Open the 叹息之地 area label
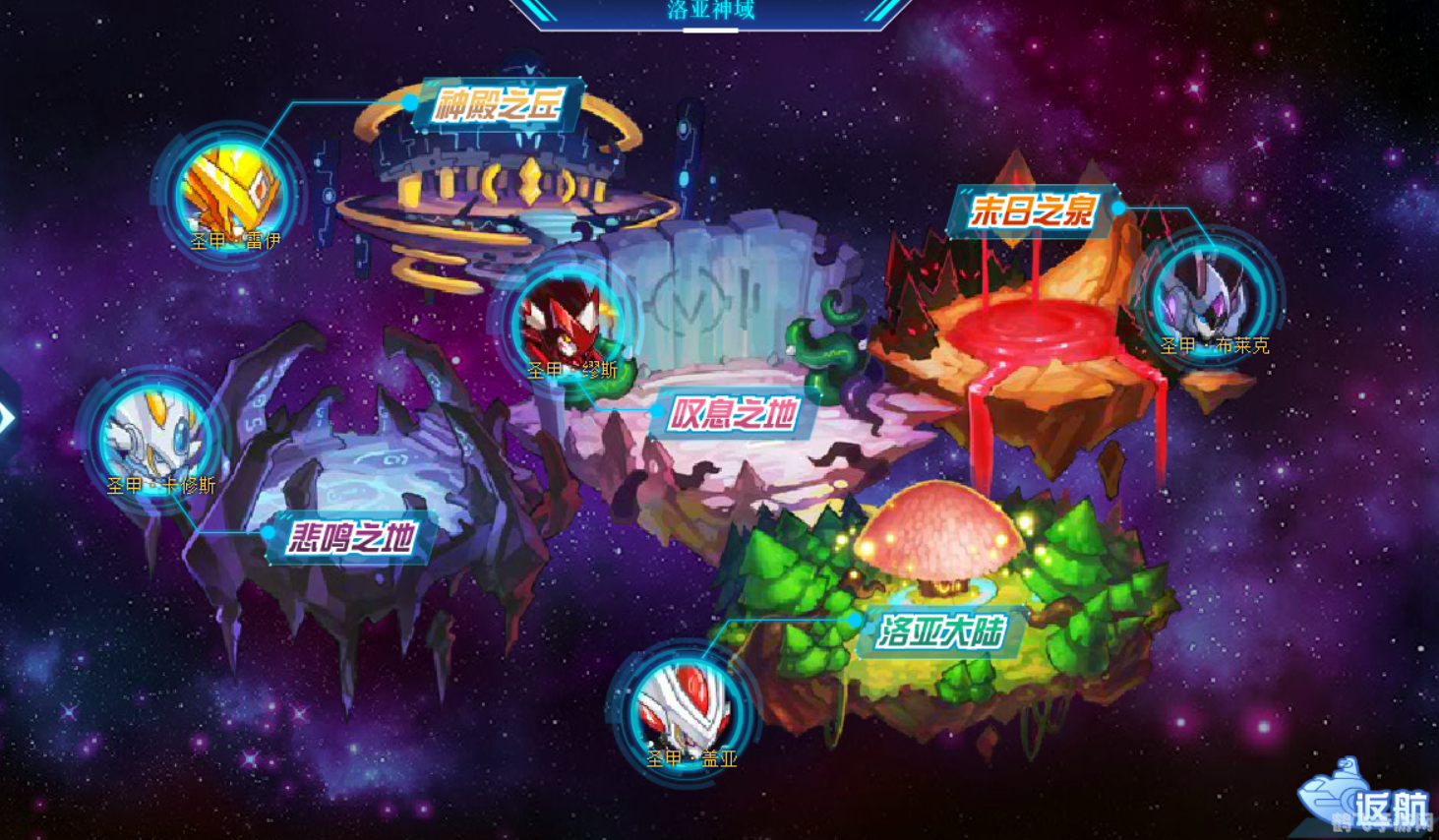The height and width of the screenshot is (840, 1439). pyautogui.click(x=738, y=414)
